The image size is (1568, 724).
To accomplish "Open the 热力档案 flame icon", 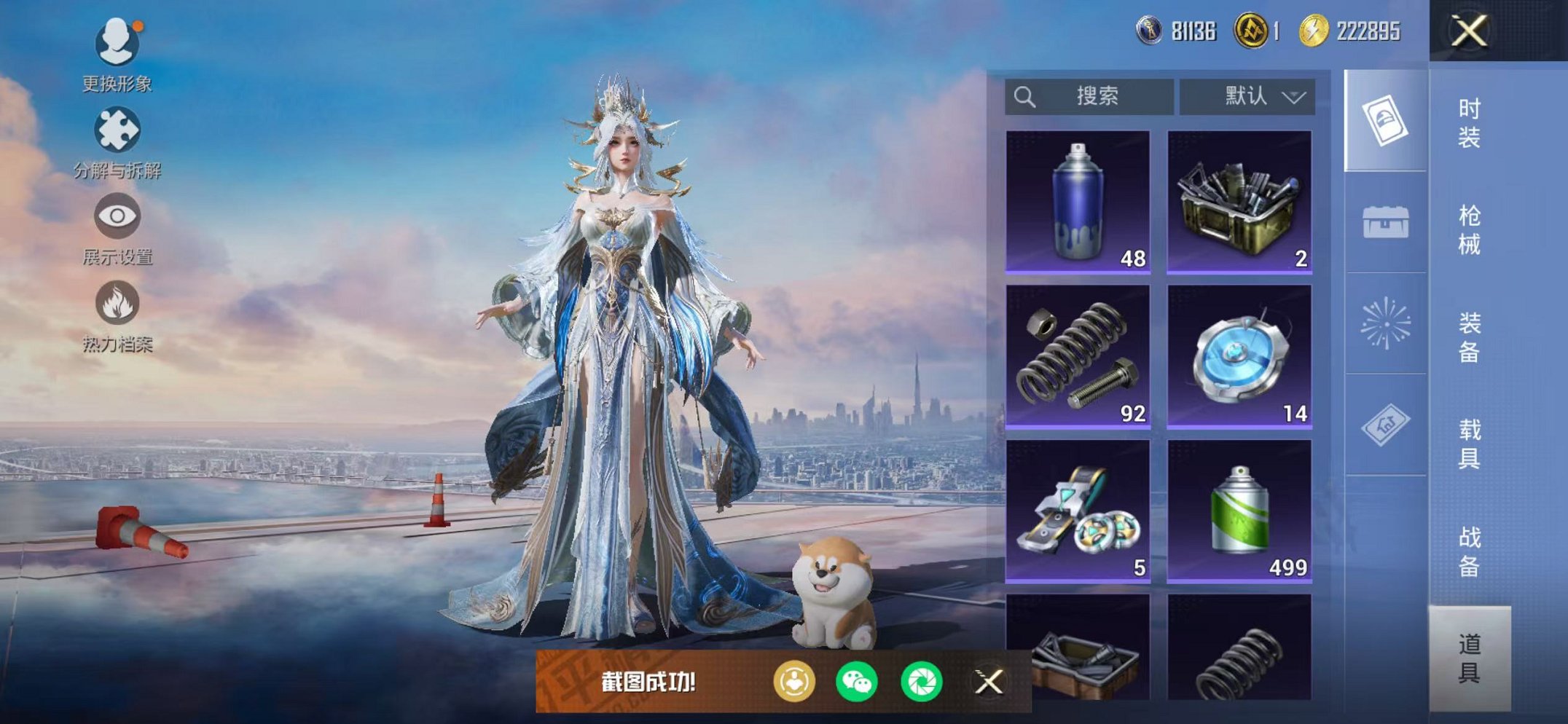I will (117, 315).
